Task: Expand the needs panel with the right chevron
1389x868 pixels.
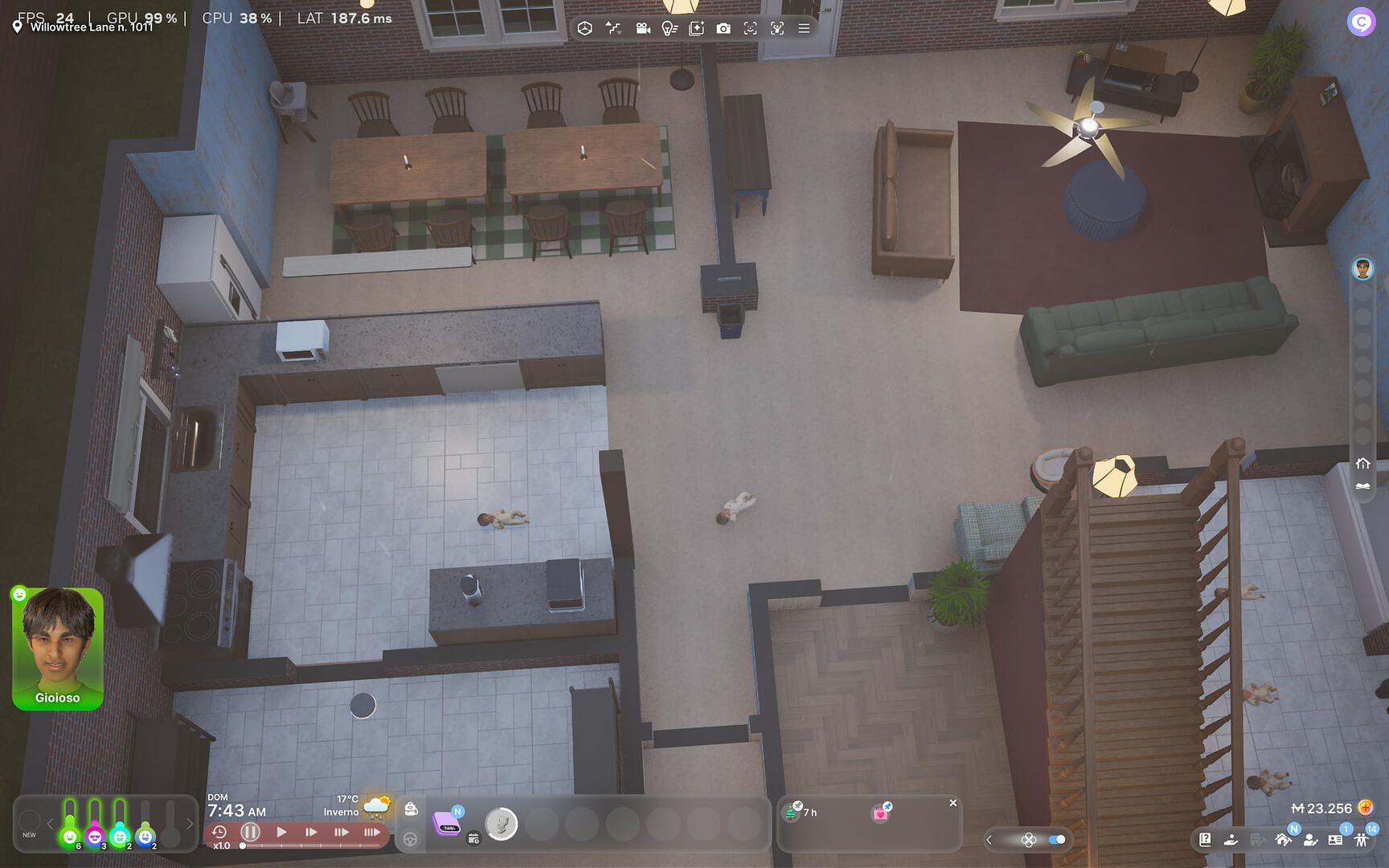Action: 190,823
